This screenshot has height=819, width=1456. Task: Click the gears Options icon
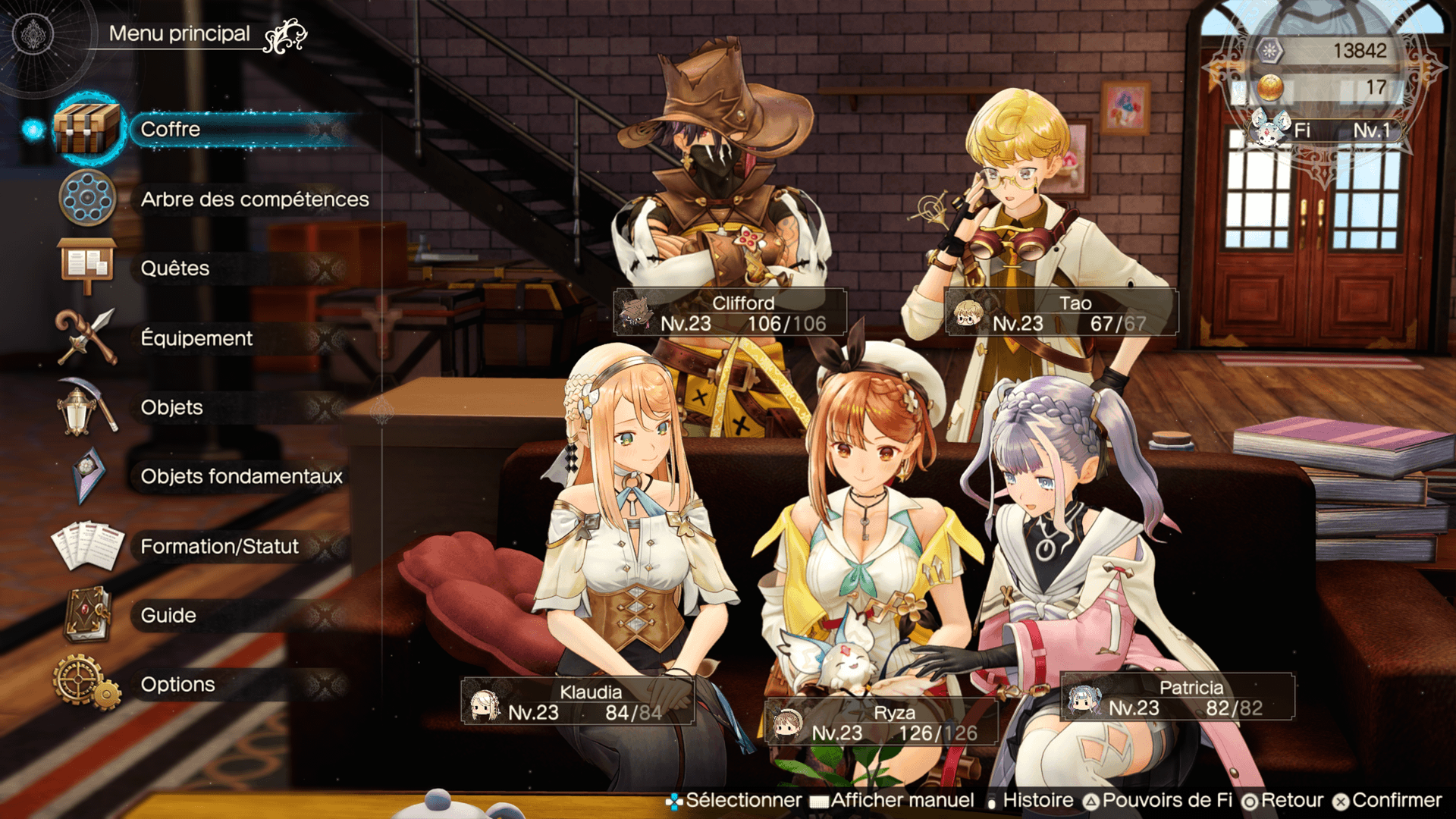click(86, 682)
